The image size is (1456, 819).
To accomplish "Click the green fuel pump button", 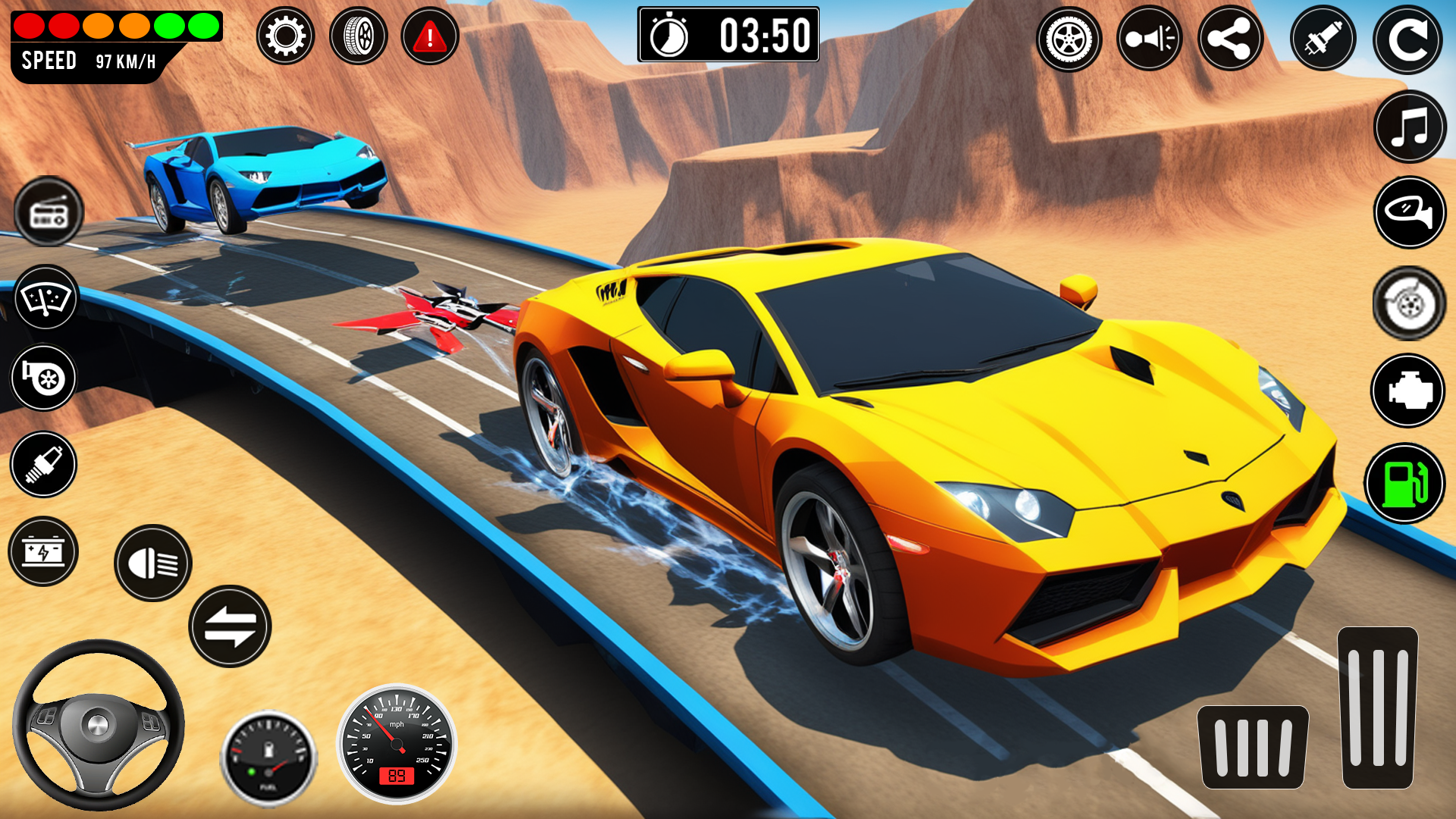I will click(1404, 483).
